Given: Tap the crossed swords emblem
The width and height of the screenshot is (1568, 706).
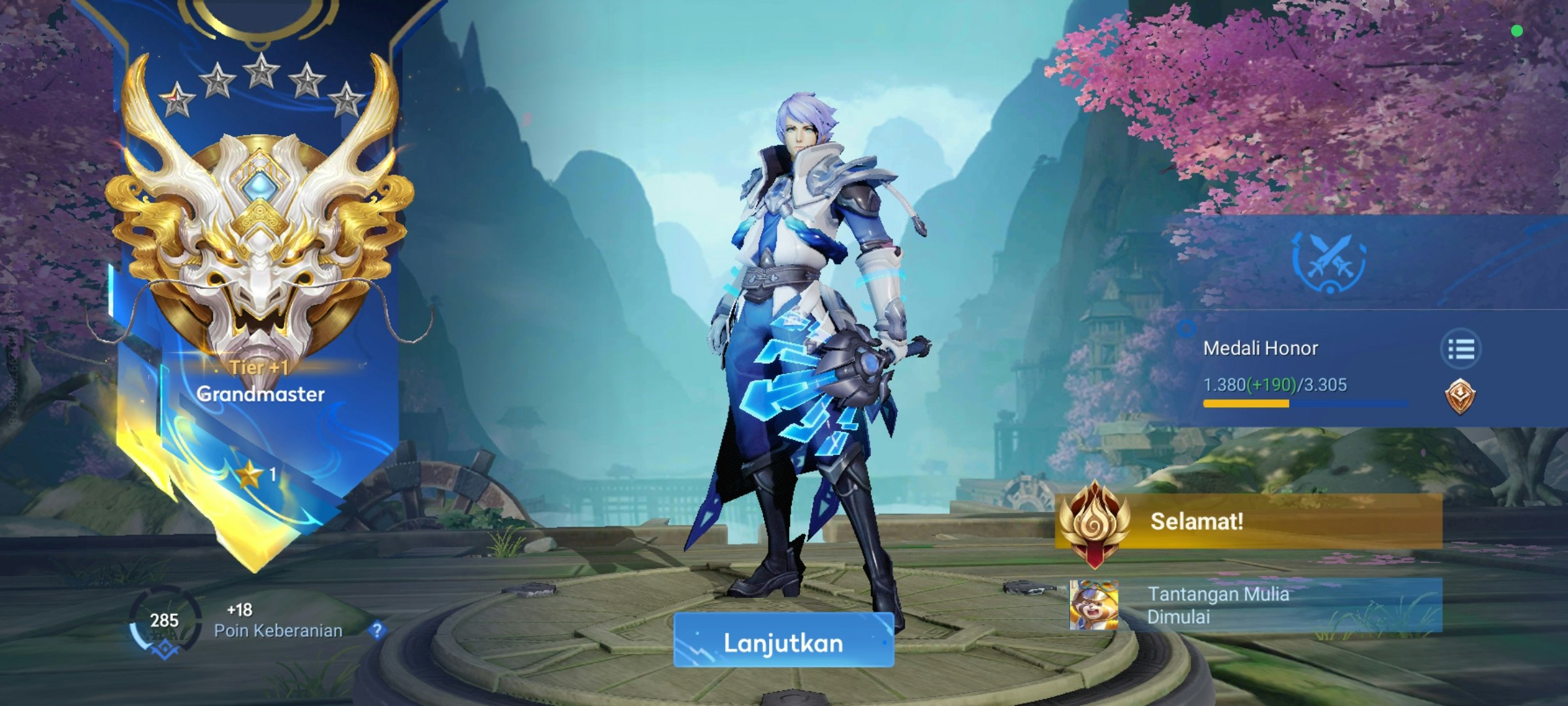Looking at the screenshot, I should [1329, 261].
